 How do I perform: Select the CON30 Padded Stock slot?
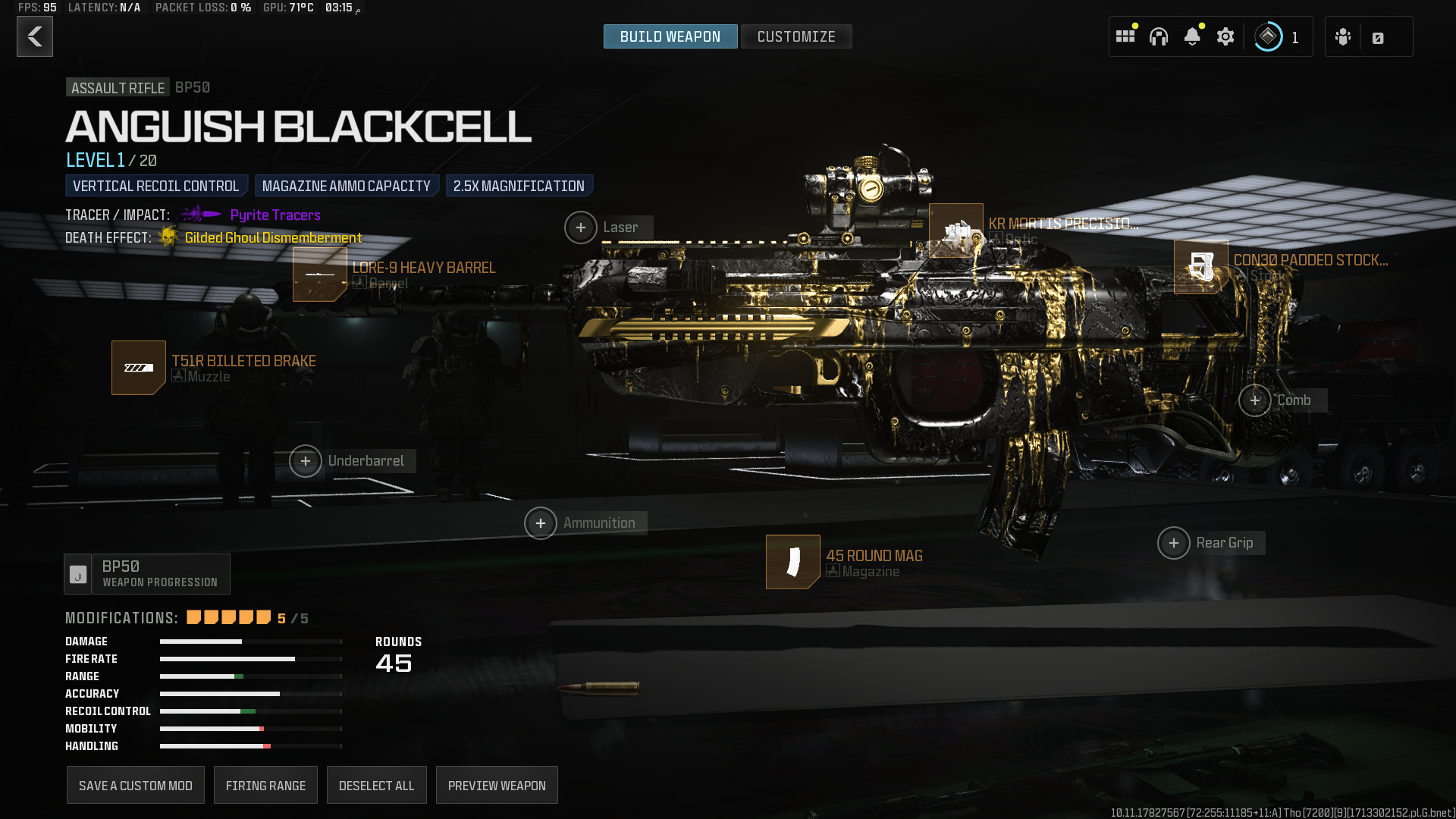[1201, 267]
